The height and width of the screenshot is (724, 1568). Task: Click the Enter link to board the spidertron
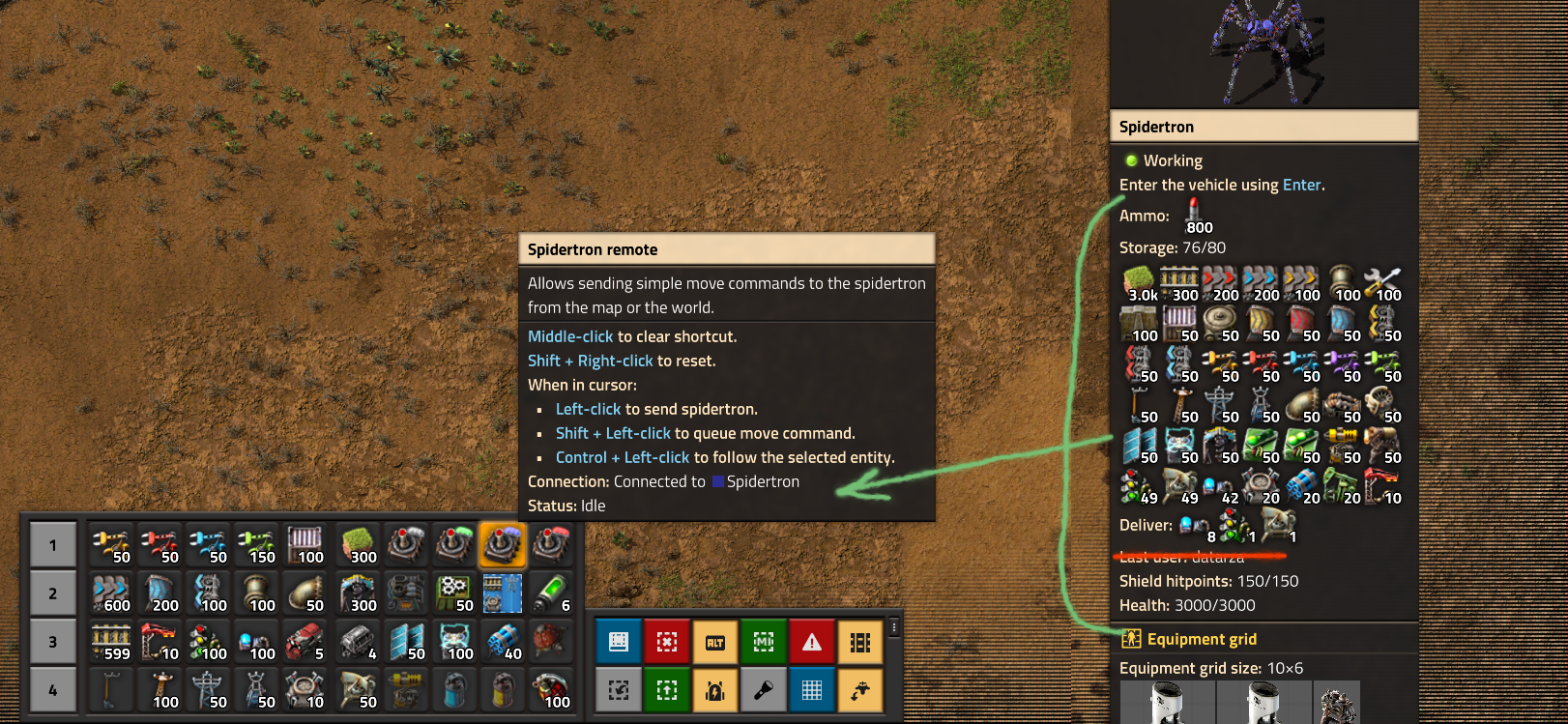pos(1302,185)
